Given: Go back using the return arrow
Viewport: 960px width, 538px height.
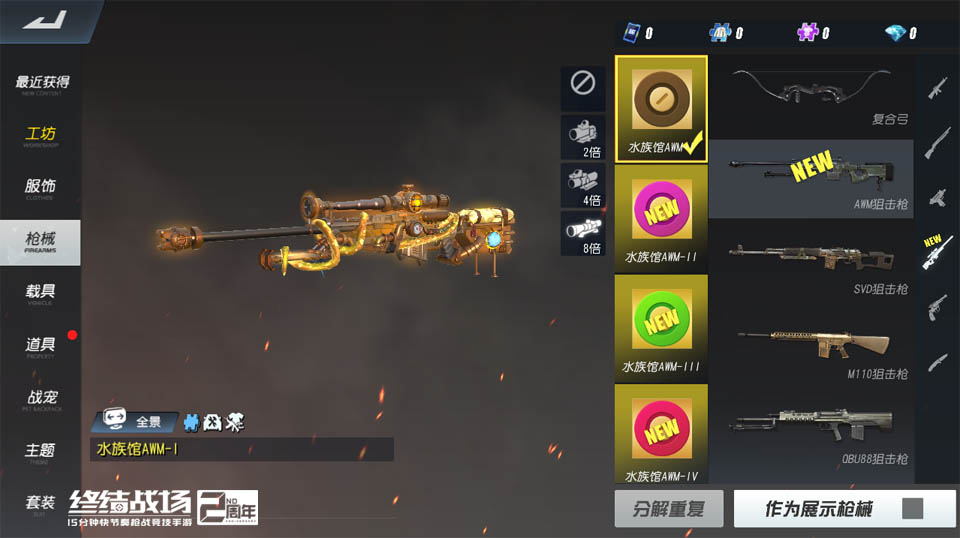Looking at the screenshot, I should [42, 21].
